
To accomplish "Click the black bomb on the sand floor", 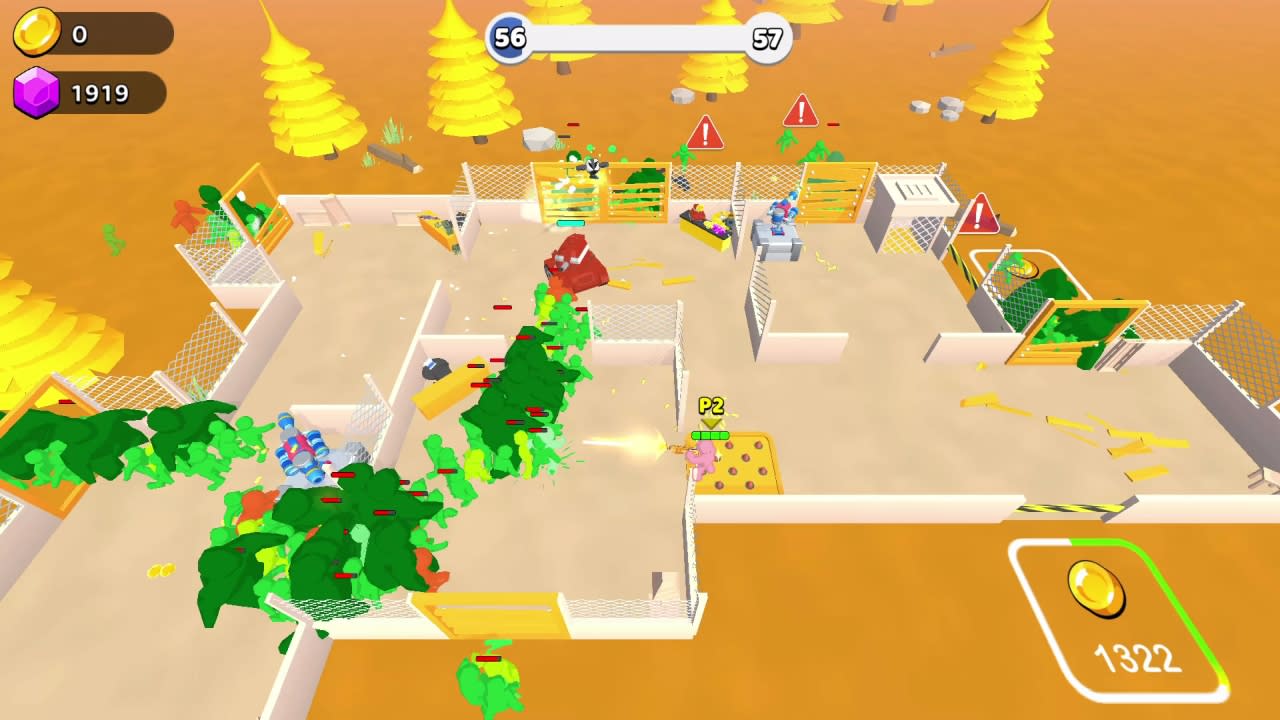I will (x=436, y=370).
